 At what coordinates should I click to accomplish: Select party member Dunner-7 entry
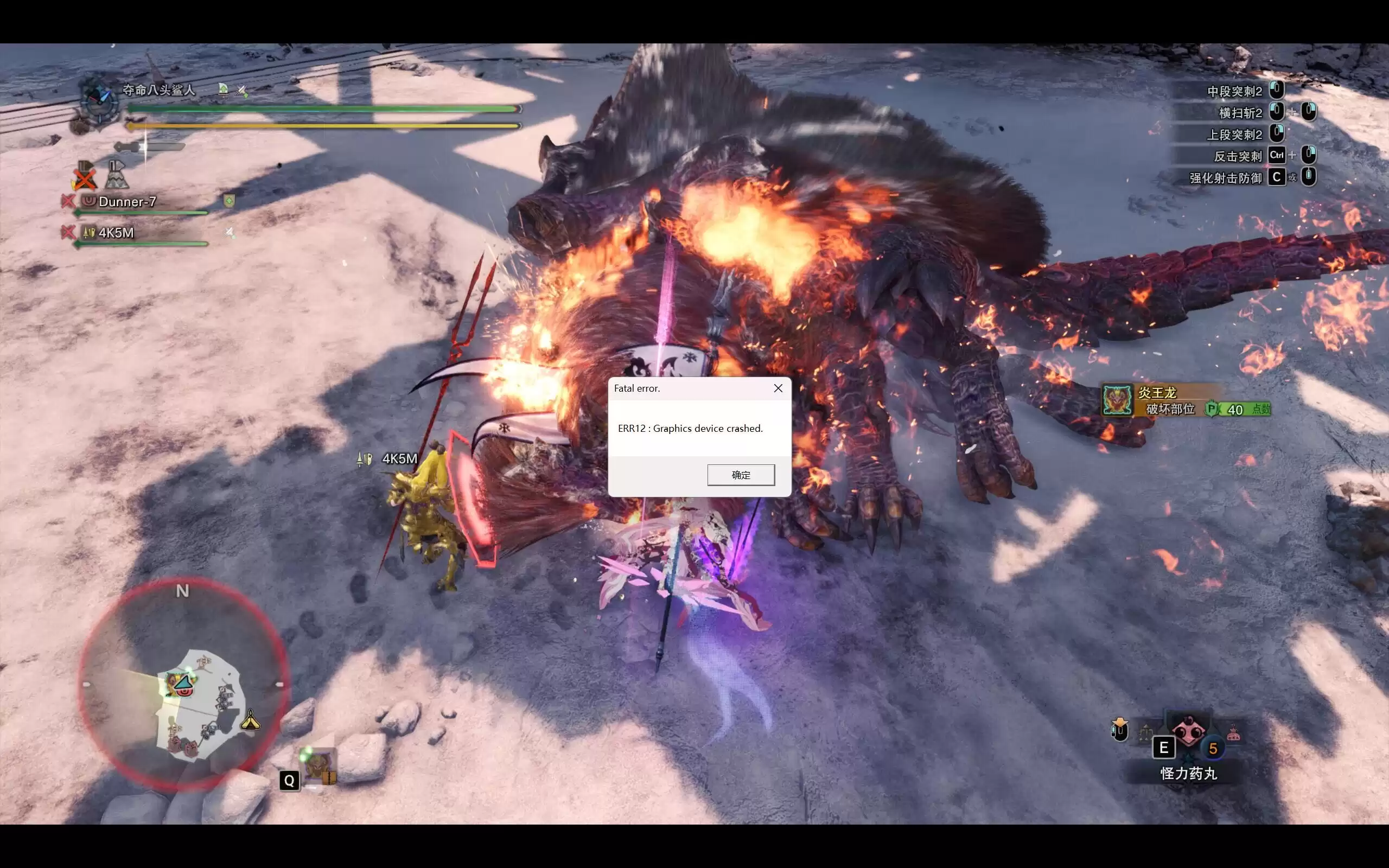(x=127, y=201)
